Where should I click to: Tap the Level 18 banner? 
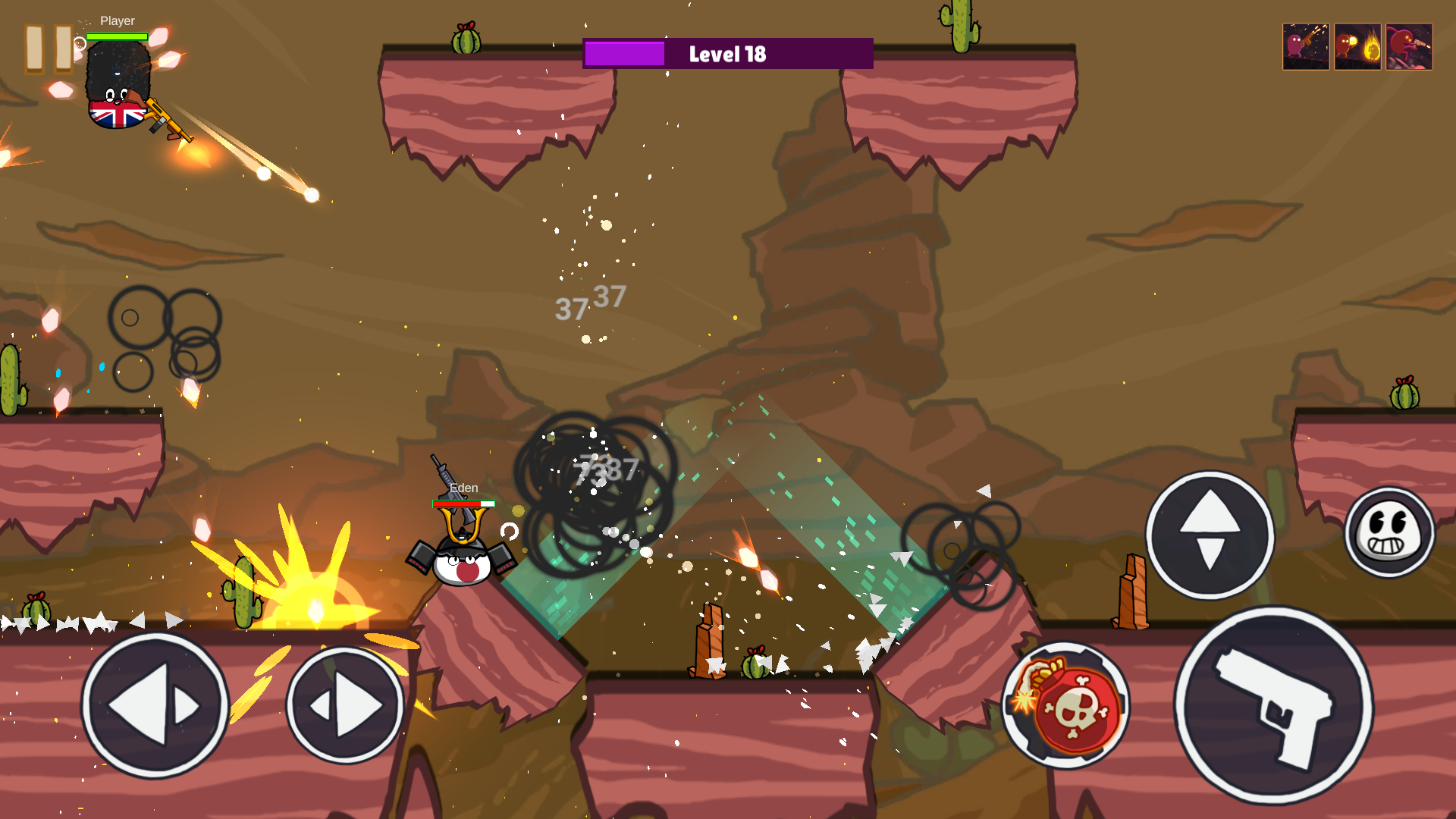727,53
